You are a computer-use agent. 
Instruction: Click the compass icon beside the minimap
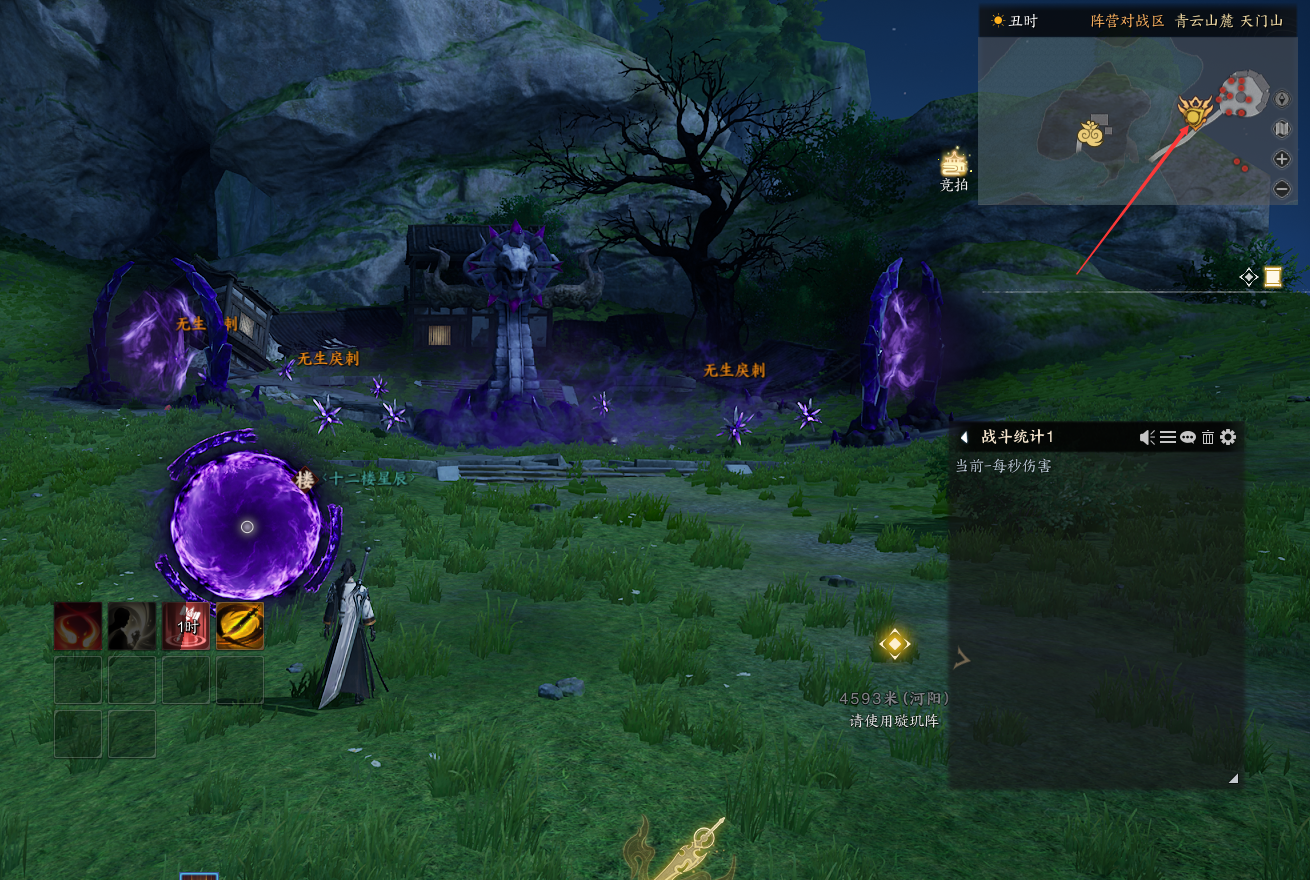point(1282,100)
